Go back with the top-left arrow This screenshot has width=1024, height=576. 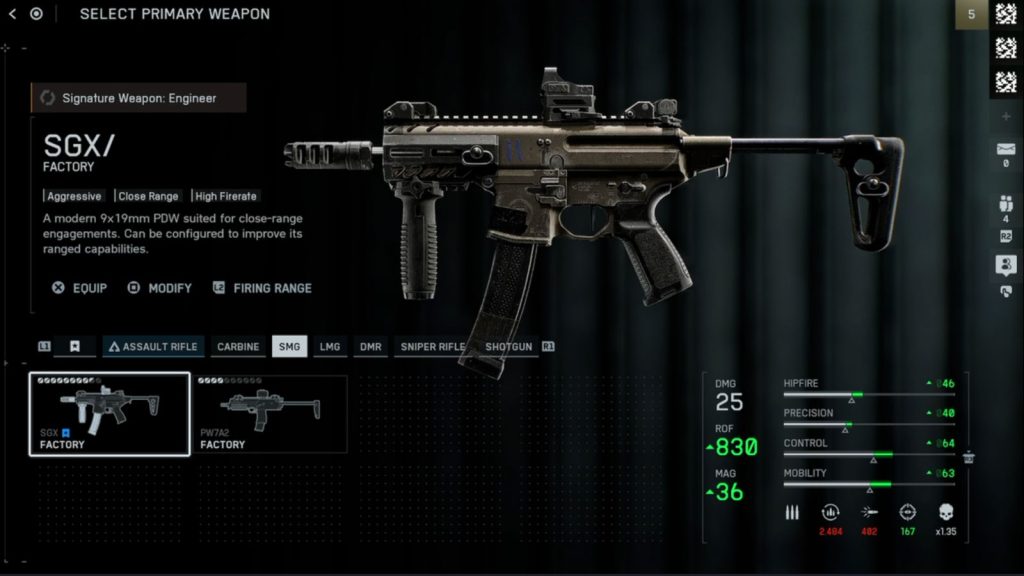pyautogui.click(x=12, y=14)
